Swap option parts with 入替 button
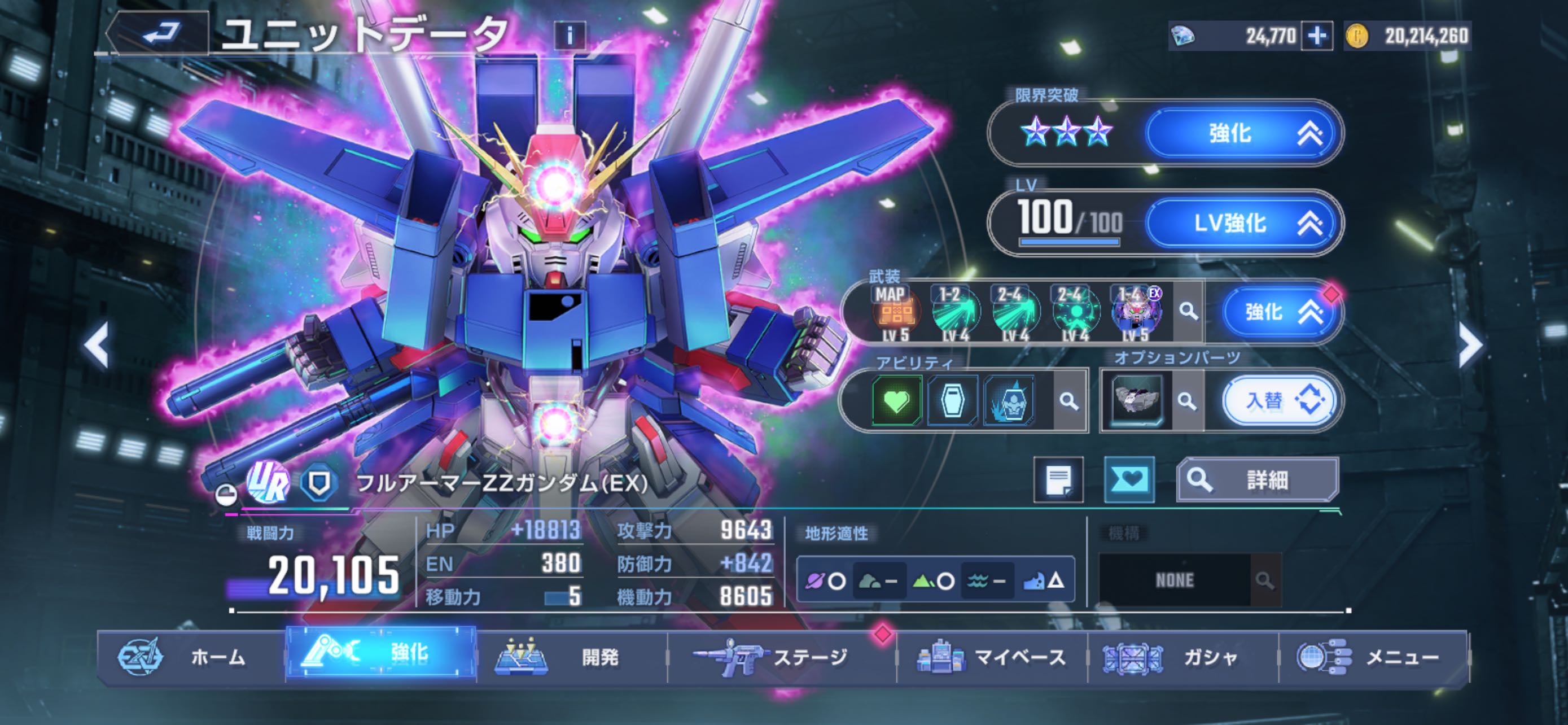 [1280, 400]
